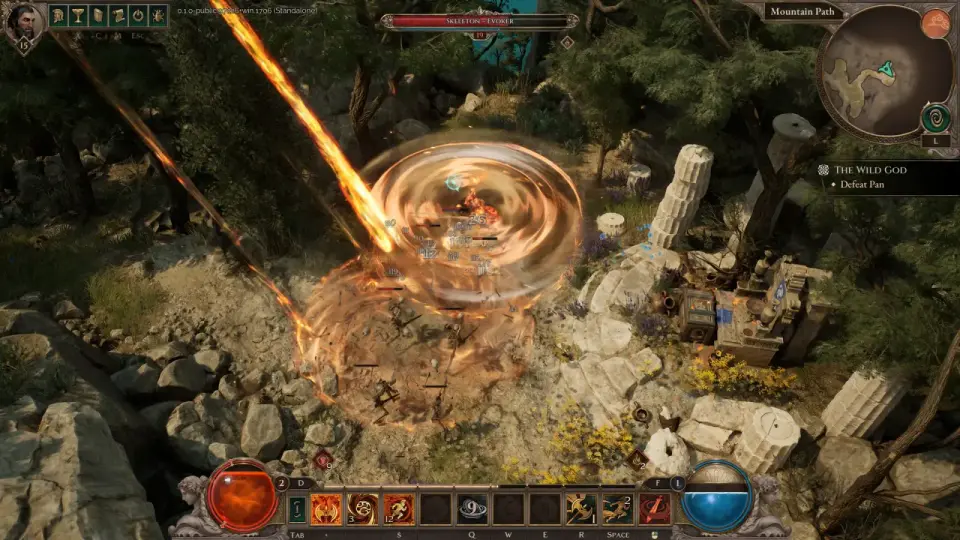Open the scroll menu icon
Screen dimensions: 960x540
pyautogui.click(x=118, y=15)
